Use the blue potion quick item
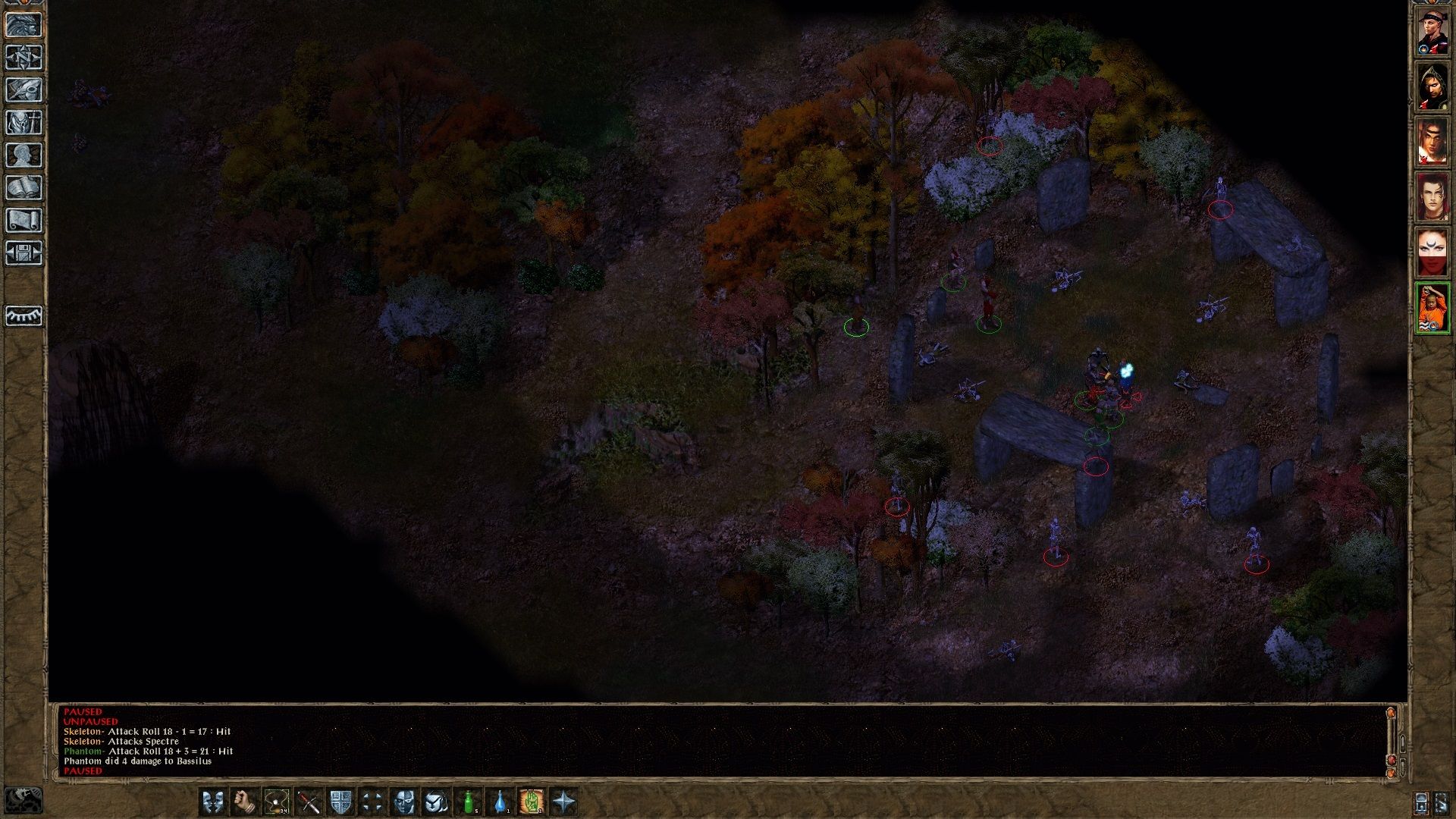Image resolution: width=1456 pixels, height=819 pixels. coord(500,802)
